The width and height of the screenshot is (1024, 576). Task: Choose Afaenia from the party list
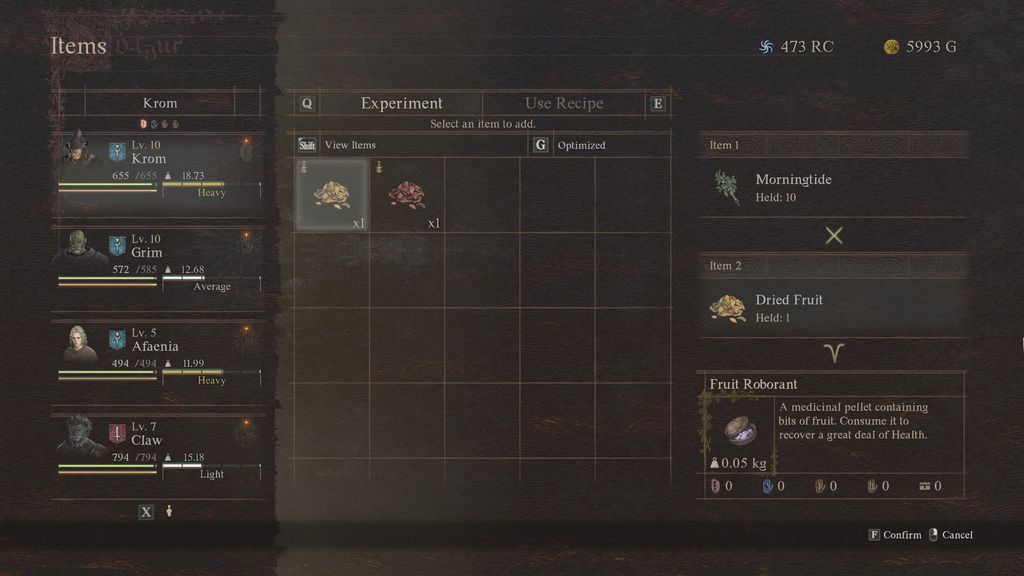[x=160, y=355]
